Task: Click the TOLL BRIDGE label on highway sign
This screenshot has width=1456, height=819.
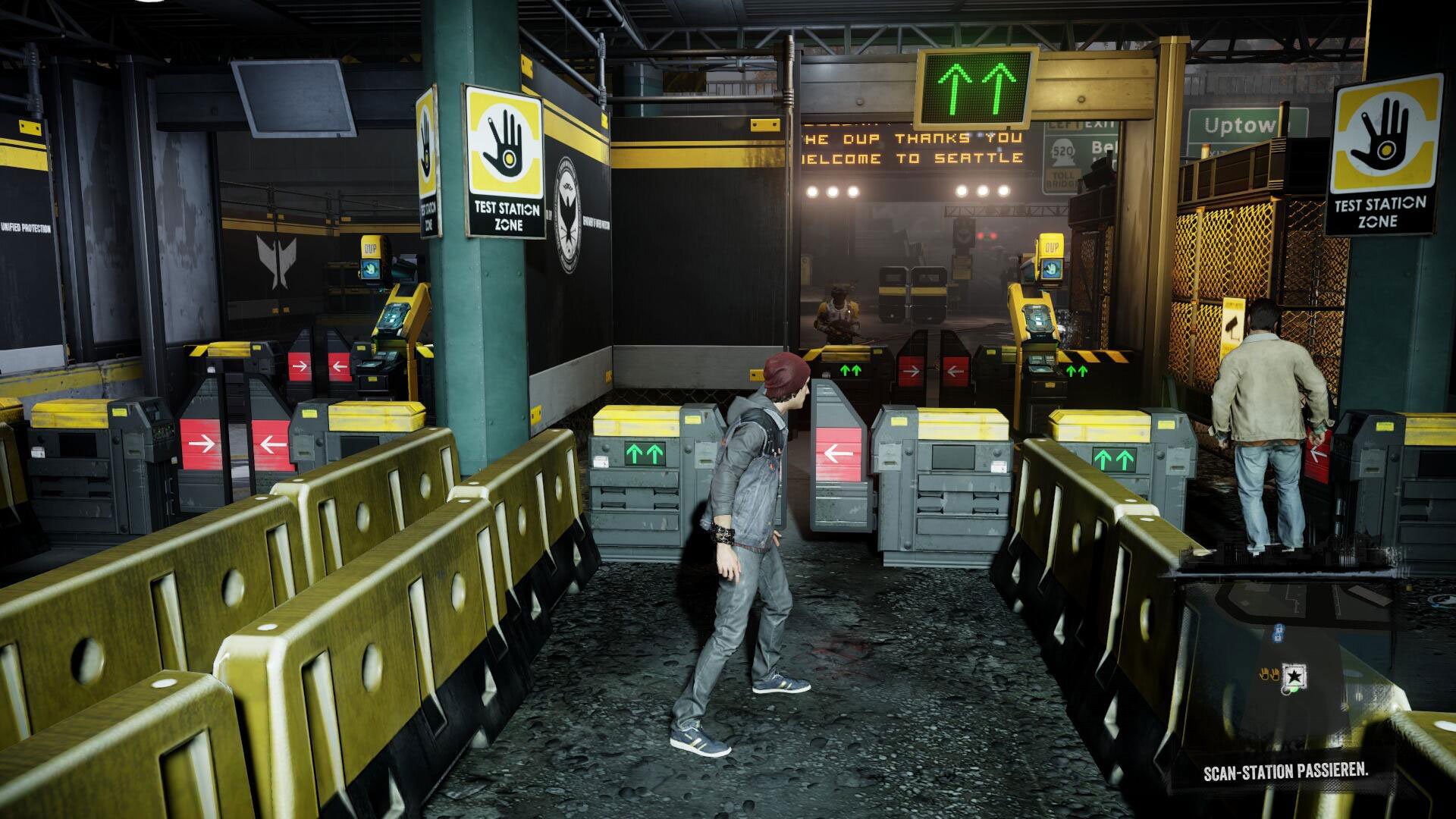Action: click(1062, 178)
